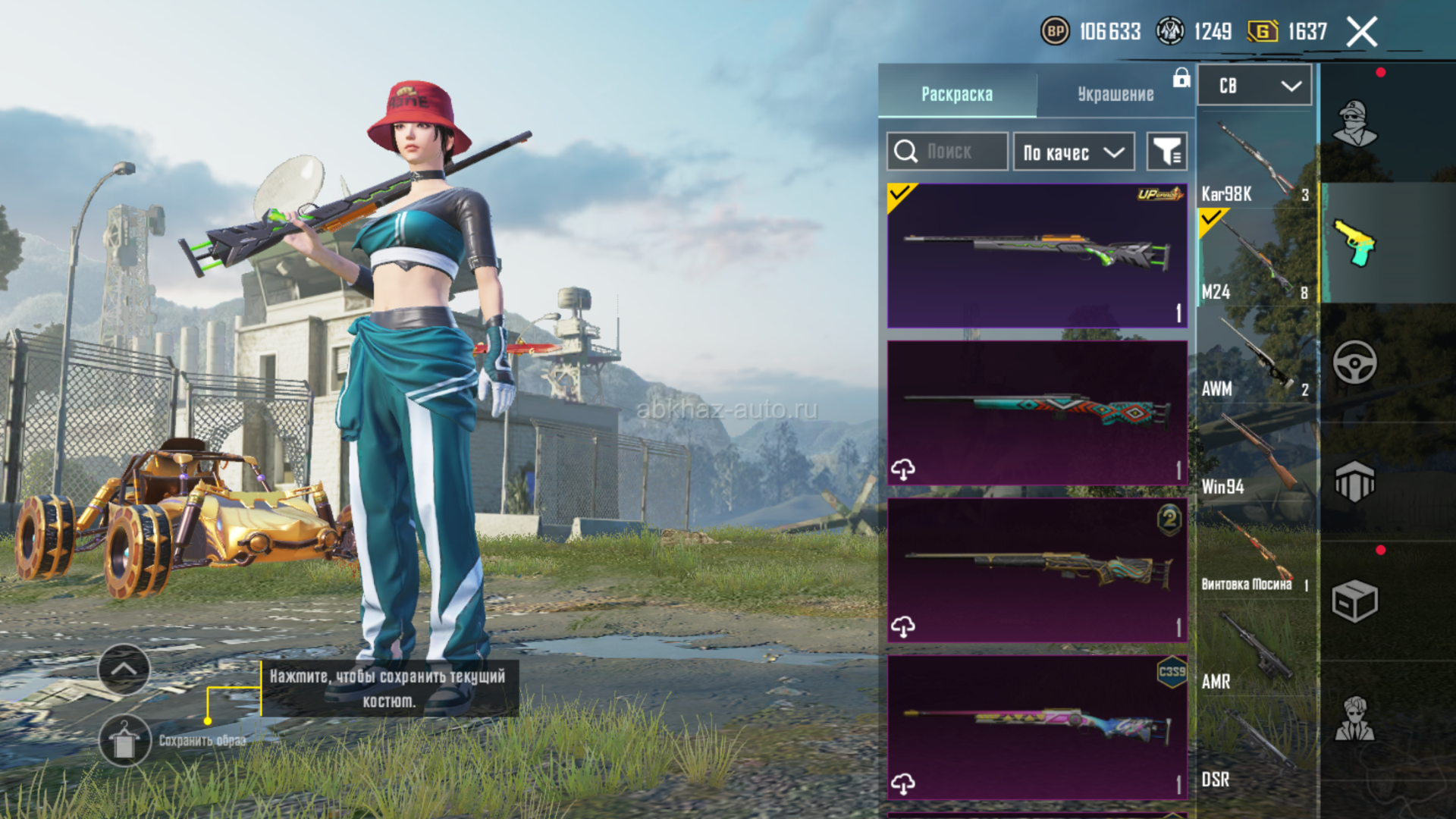Choose the AWM weapon entry

[1255, 358]
